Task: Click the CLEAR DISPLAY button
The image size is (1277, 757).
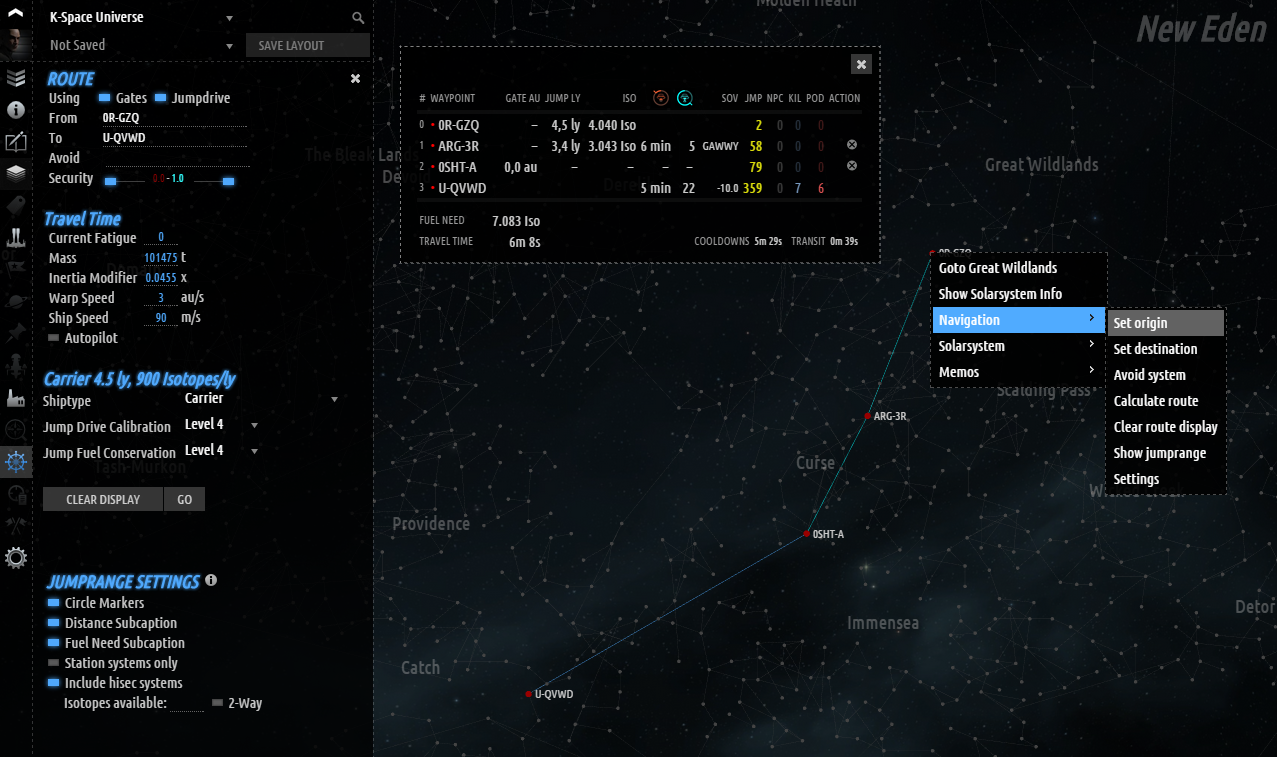Action: click(102, 499)
